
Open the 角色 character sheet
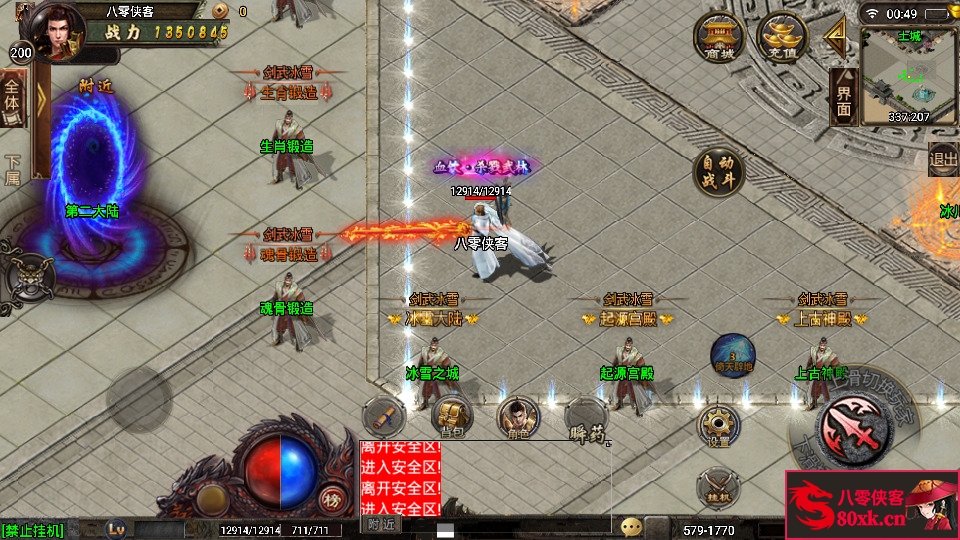517,415
